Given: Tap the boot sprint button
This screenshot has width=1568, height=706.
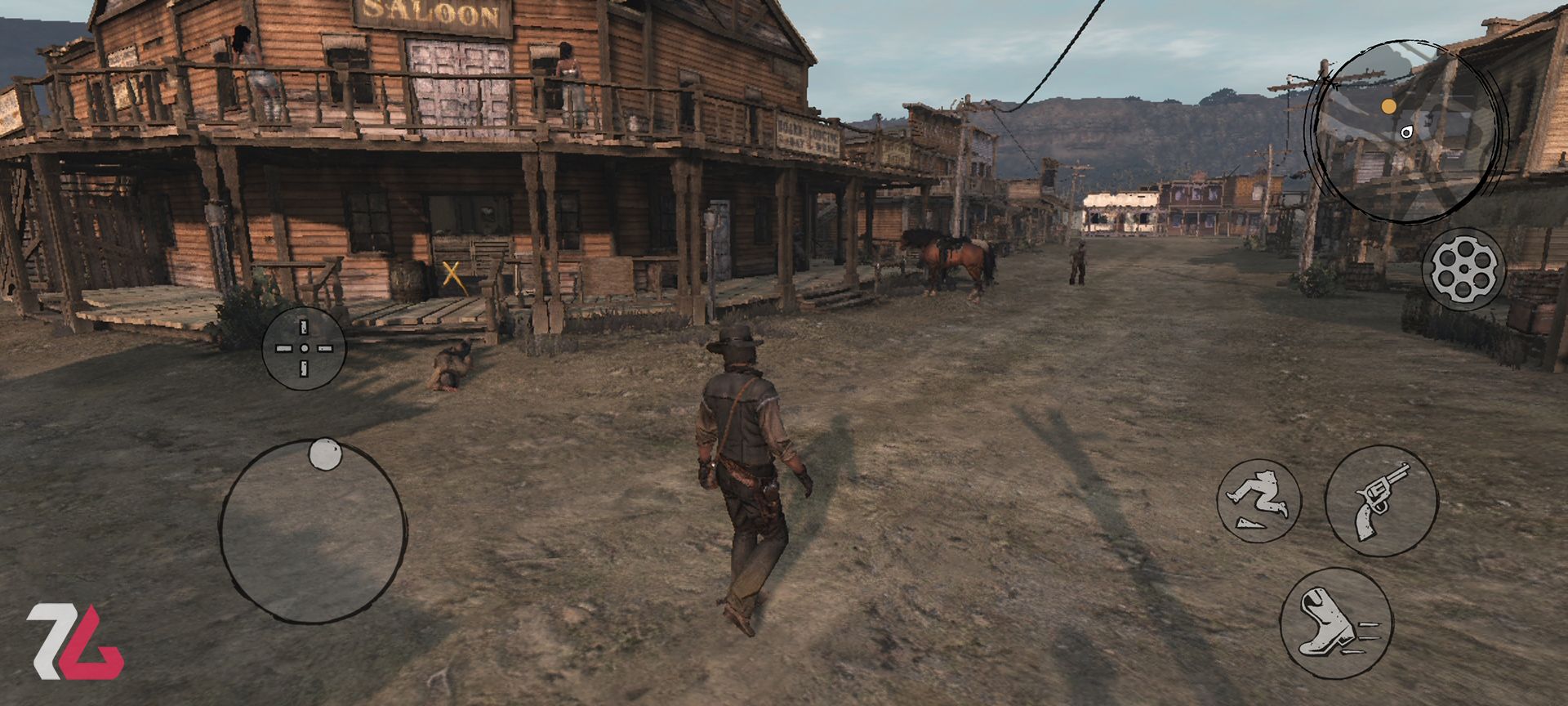Looking at the screenshot, I should click(x=1335, y=623).
